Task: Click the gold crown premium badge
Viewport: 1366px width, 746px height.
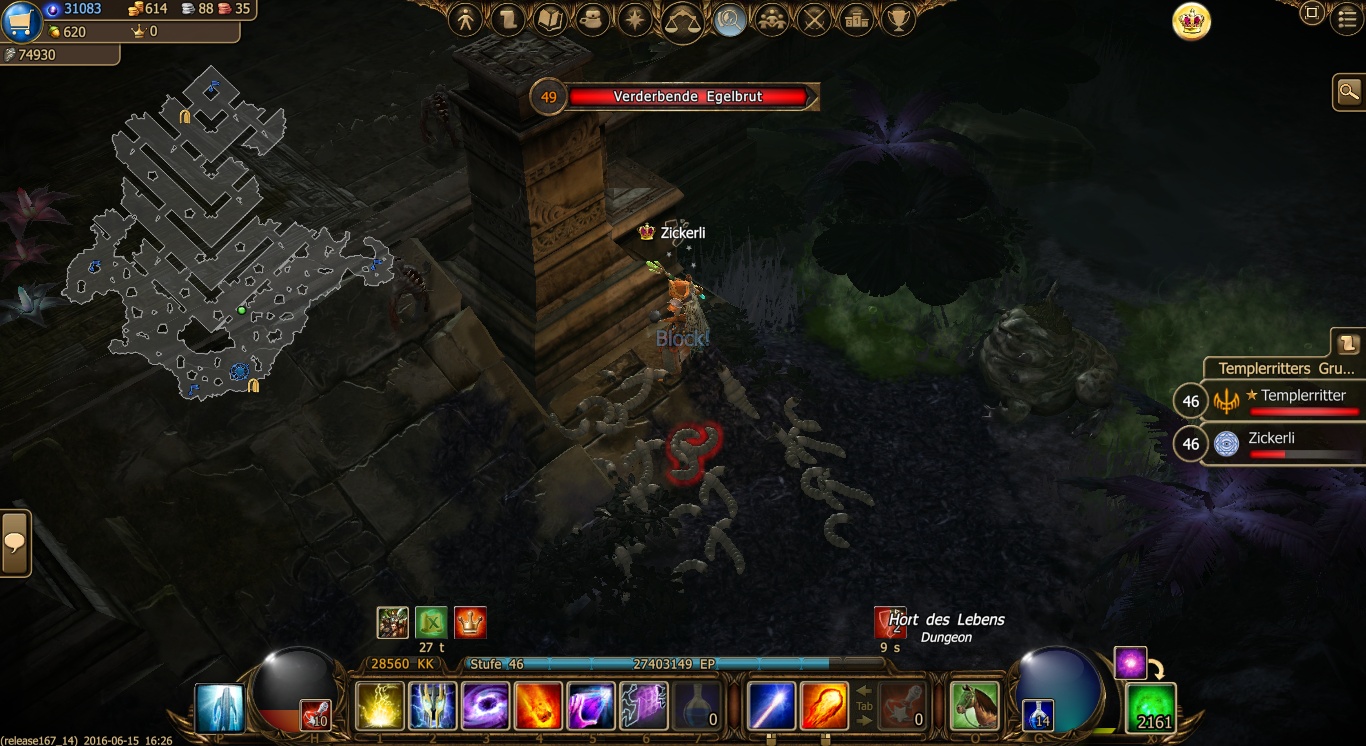Action: pyautogui.click(x=1191, y=22)
